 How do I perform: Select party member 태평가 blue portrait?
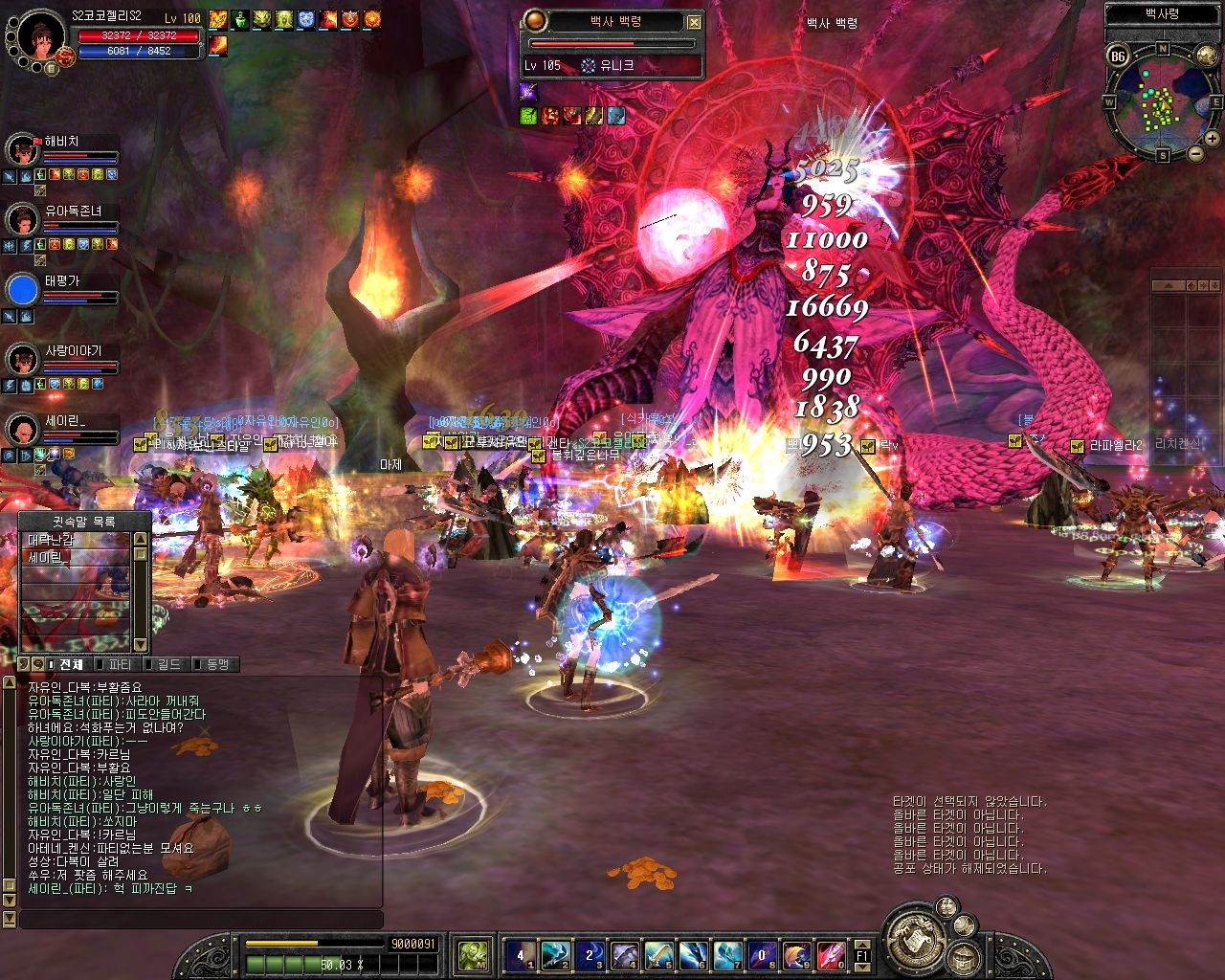(x=21, y=290)
